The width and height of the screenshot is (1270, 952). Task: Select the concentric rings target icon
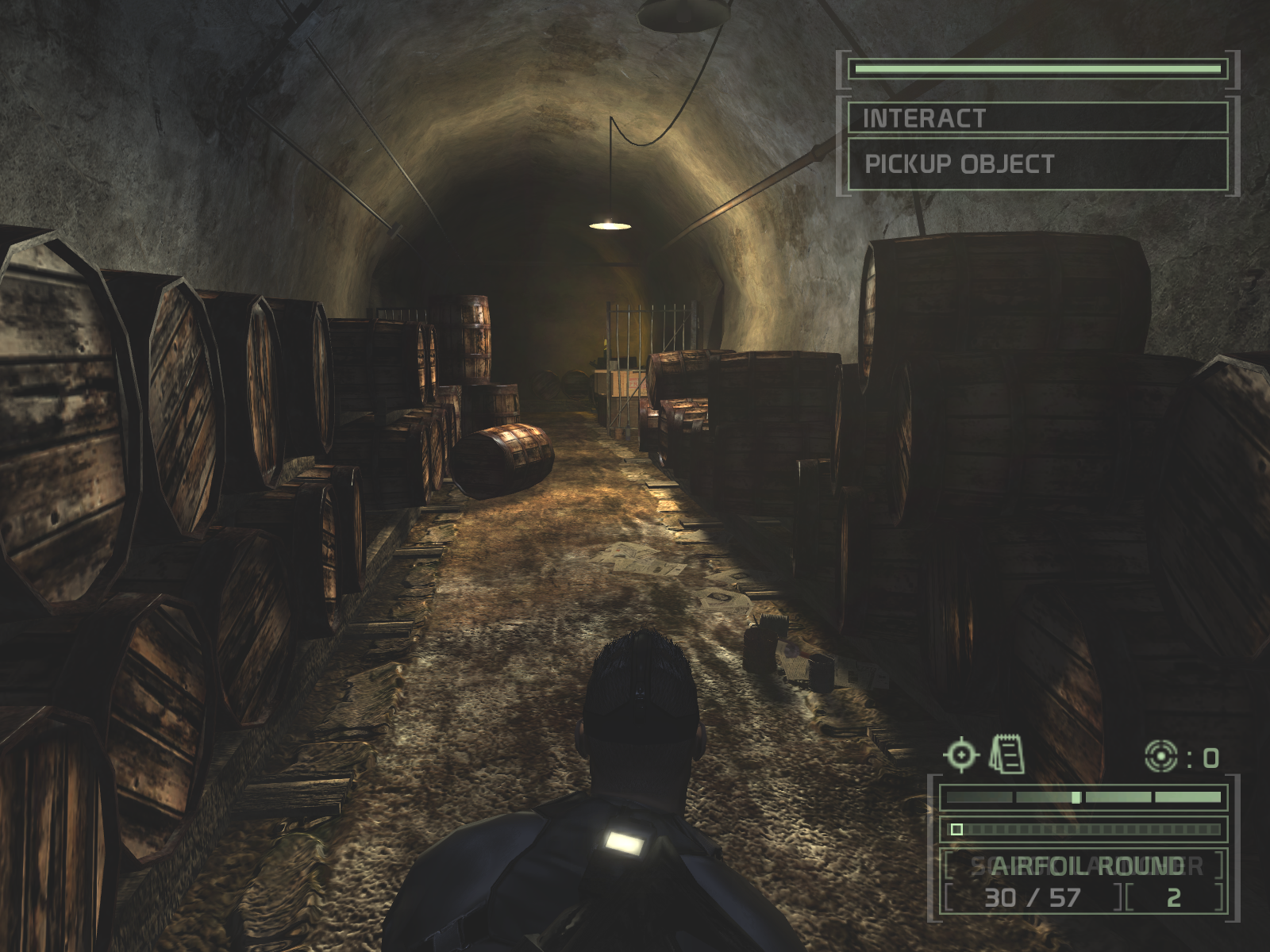pos(1160,758)
